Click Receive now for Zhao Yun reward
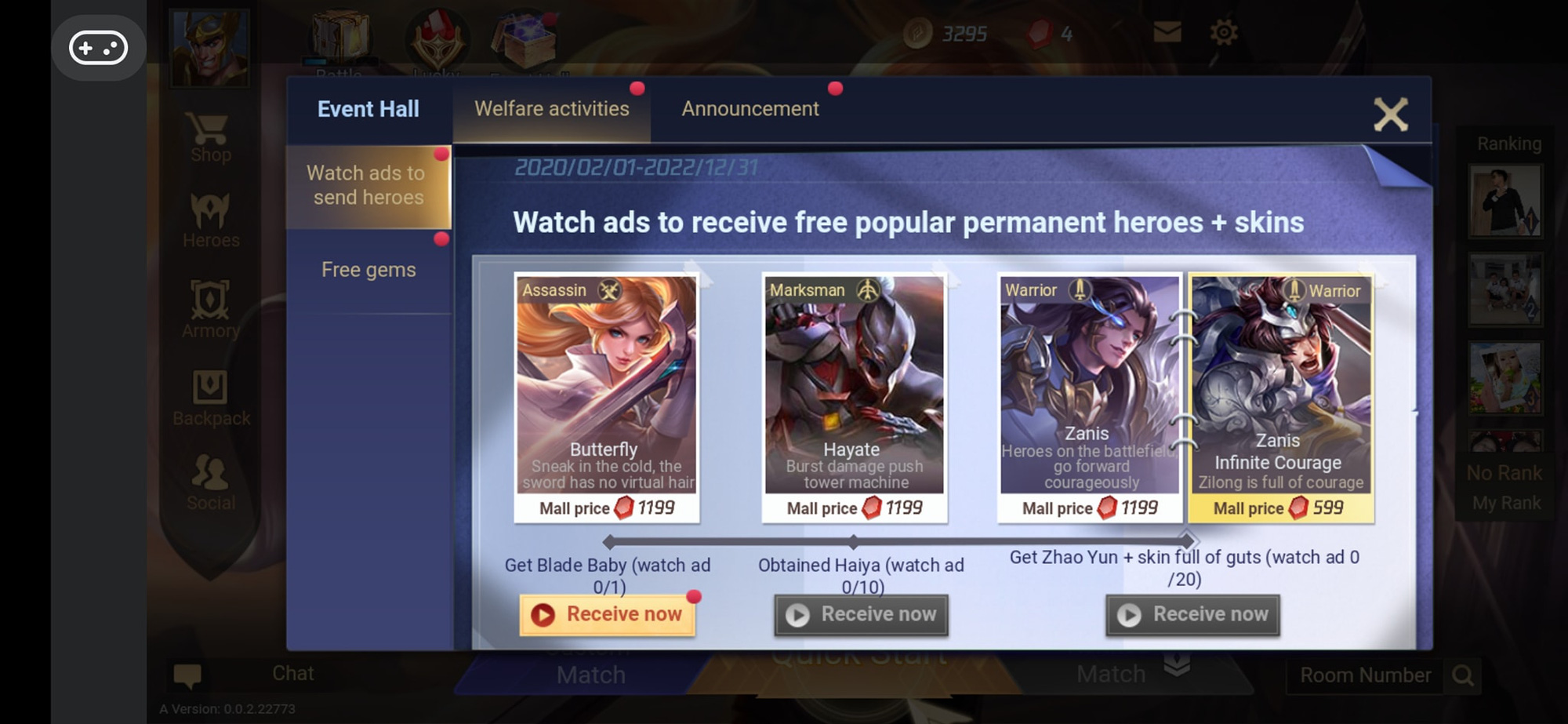Screen dimensions: 1568x724 (x=1192, y=614)
